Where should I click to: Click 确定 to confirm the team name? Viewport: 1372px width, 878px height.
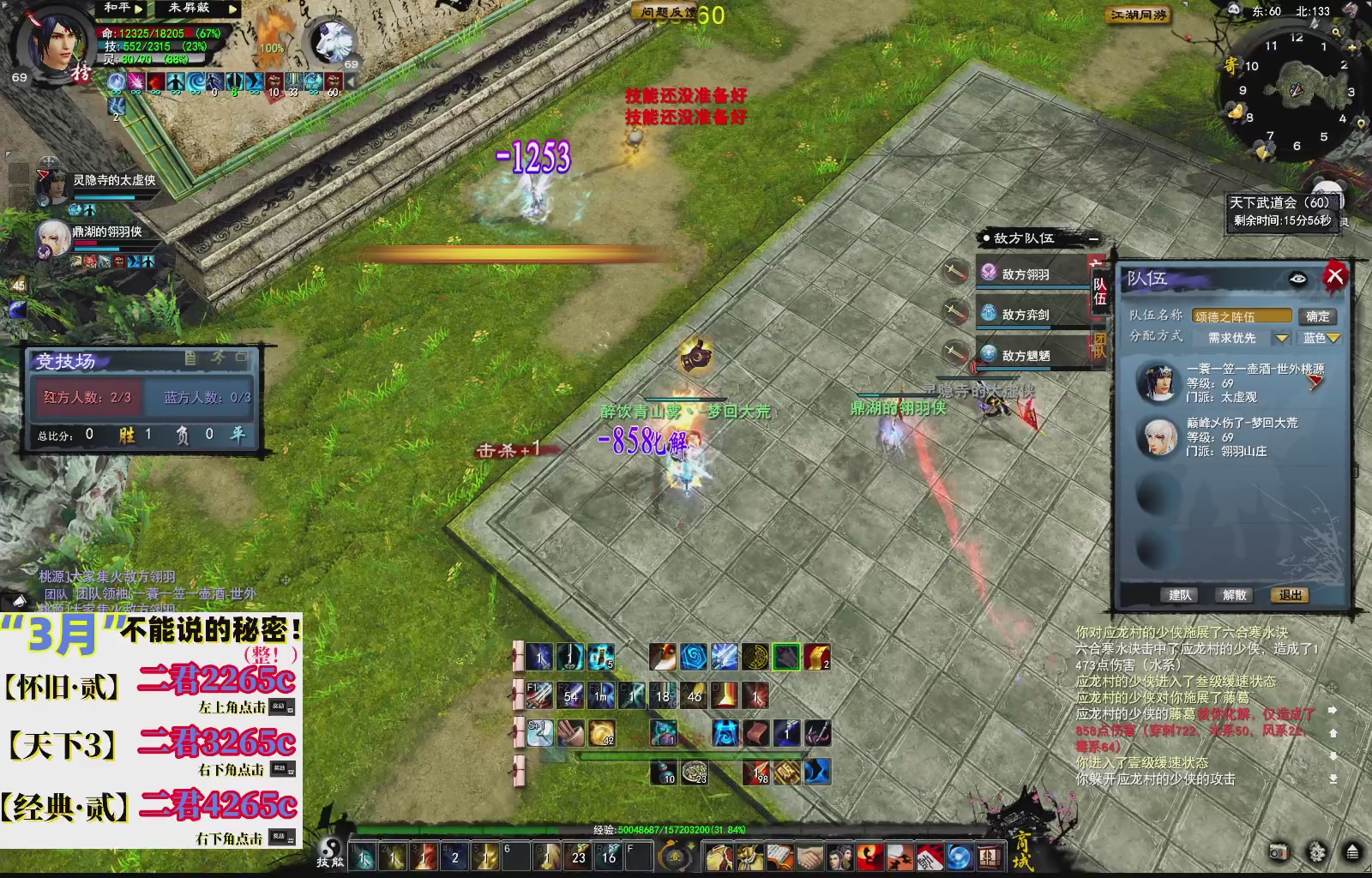(x=1318, y=316)
